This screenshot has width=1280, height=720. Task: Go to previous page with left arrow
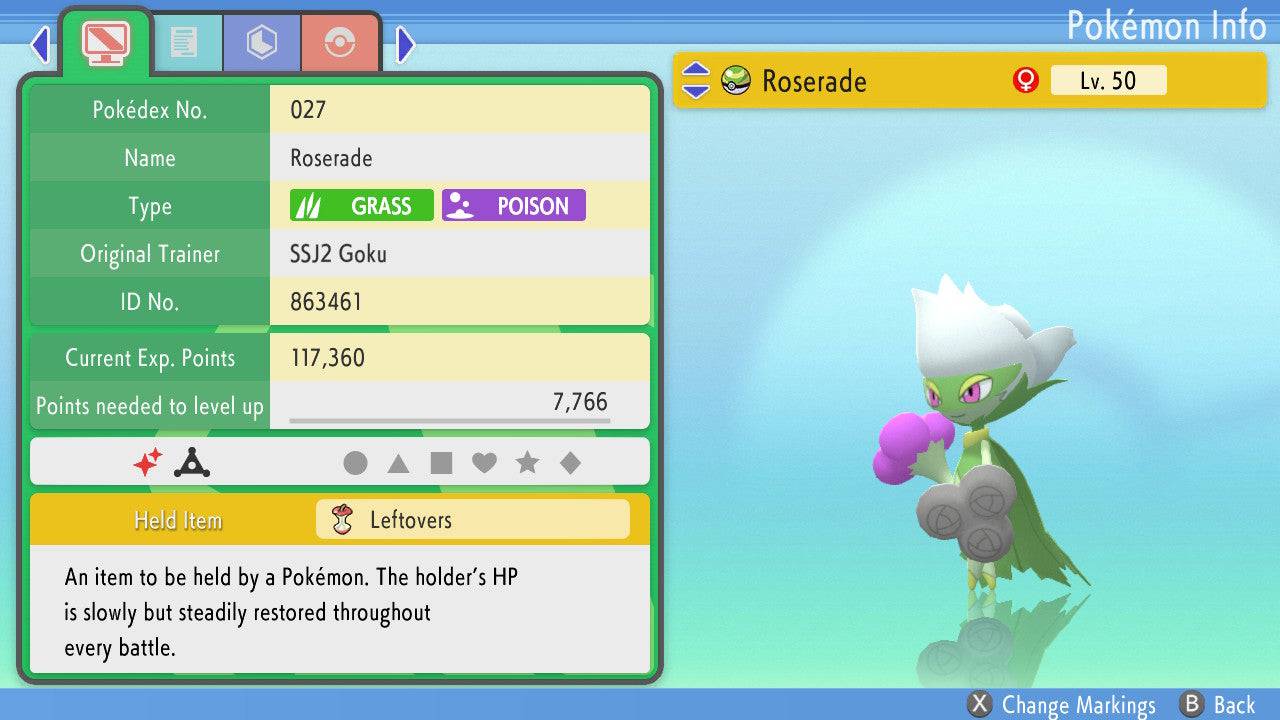[40, 44]
